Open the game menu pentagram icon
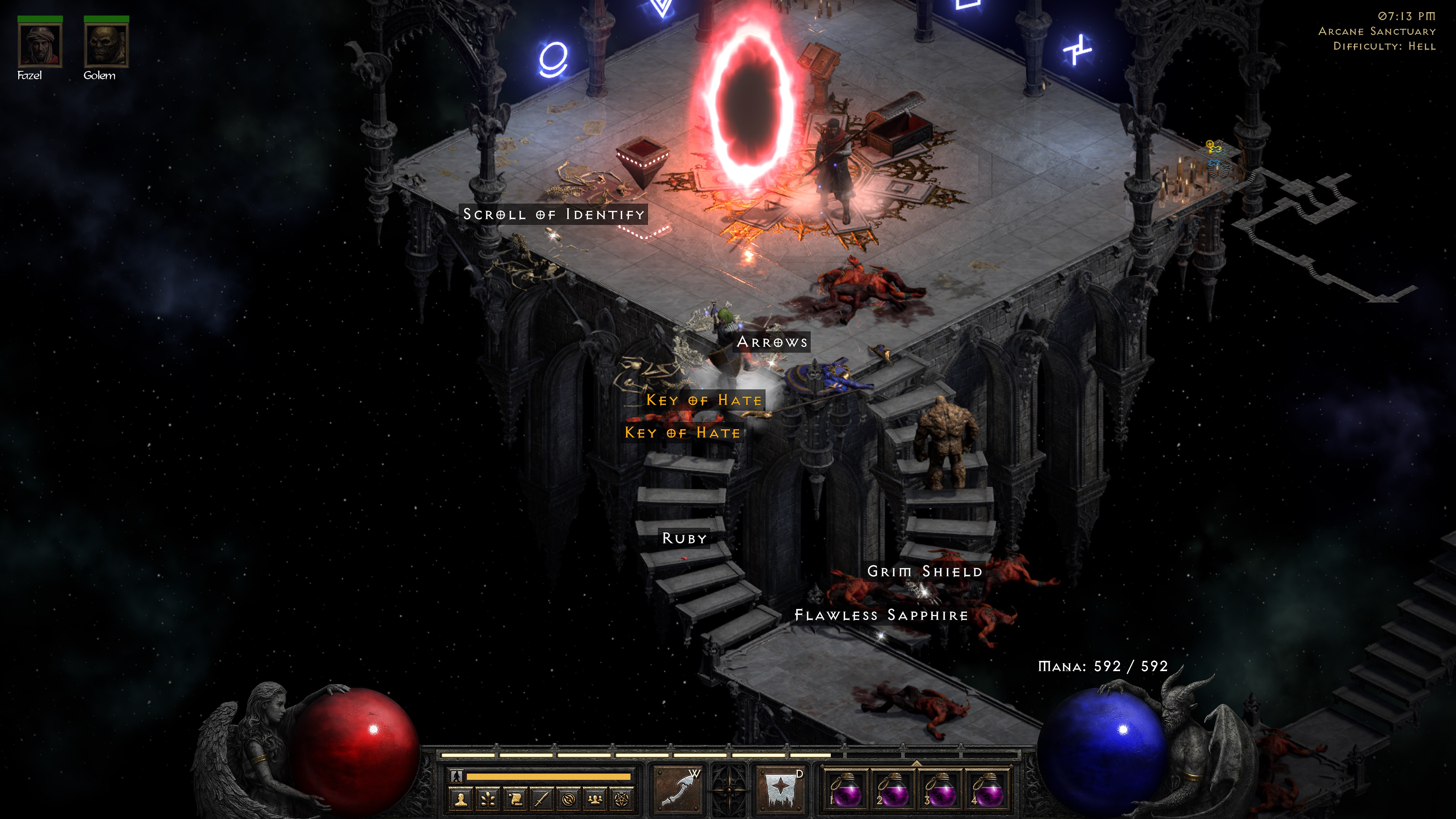 [622, 799]
